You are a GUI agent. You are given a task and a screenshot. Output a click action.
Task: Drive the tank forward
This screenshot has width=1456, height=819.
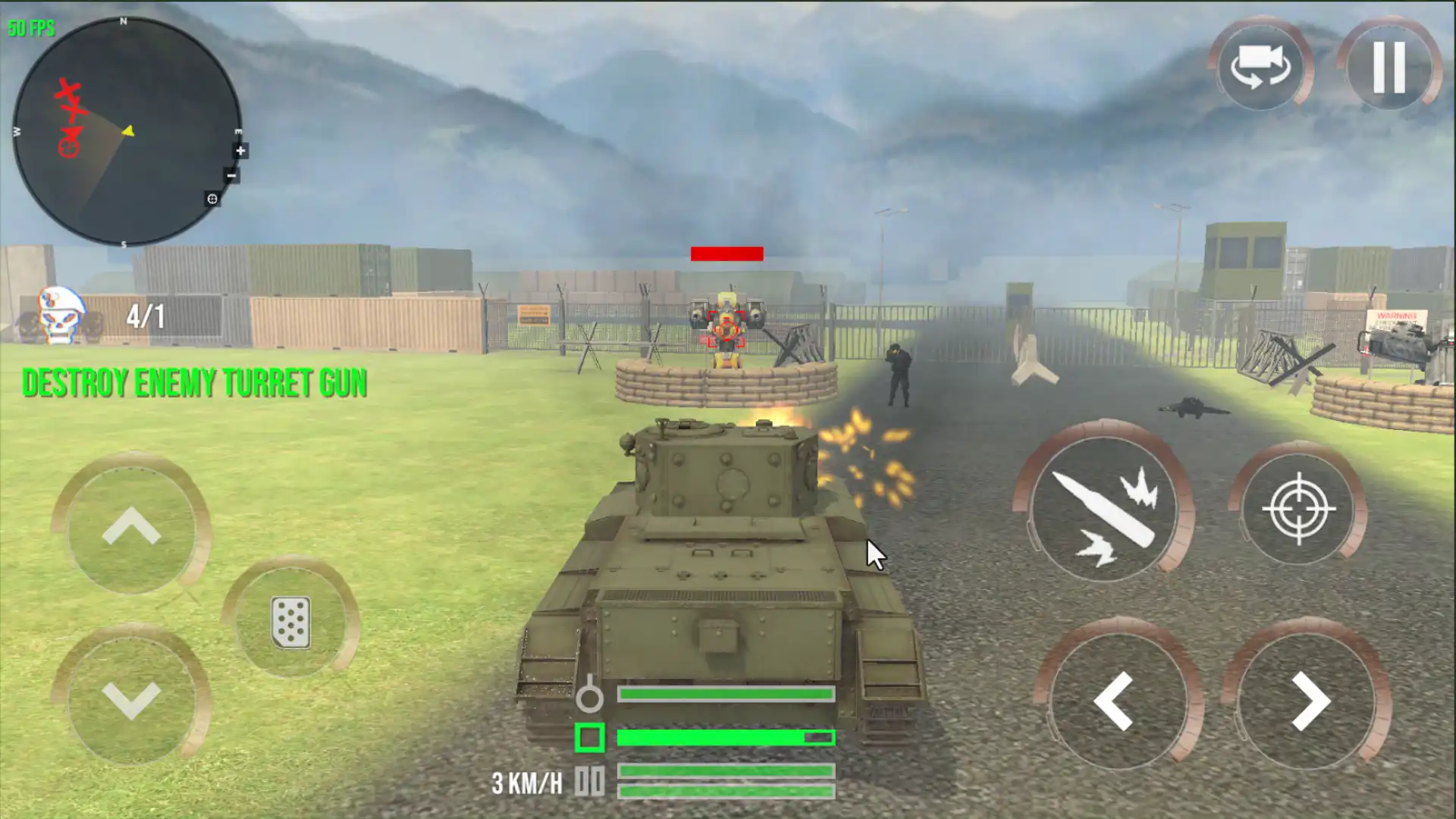click(x=131, y=526)
